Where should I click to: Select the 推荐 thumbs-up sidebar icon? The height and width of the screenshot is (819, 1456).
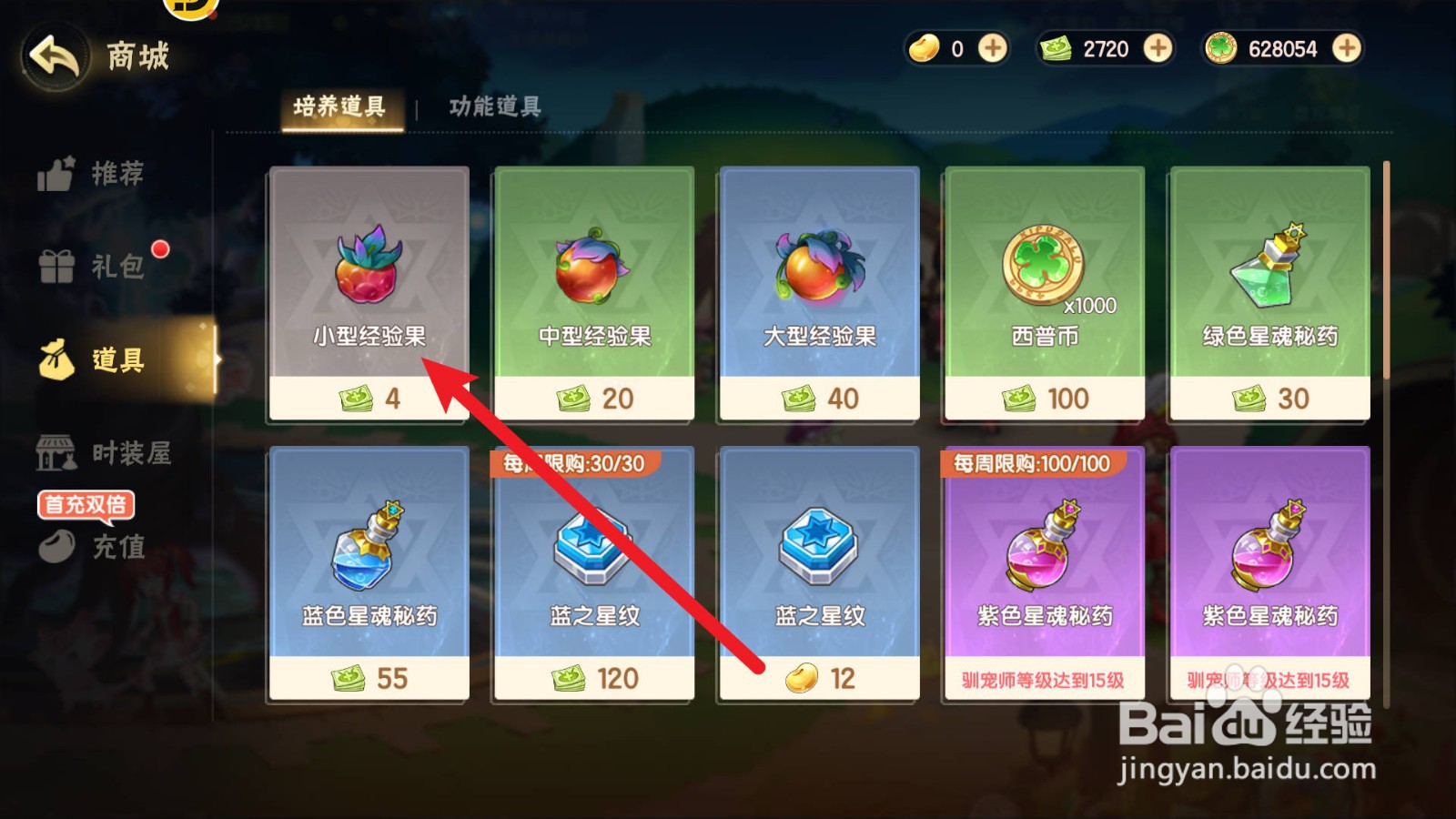click(55, 173)
